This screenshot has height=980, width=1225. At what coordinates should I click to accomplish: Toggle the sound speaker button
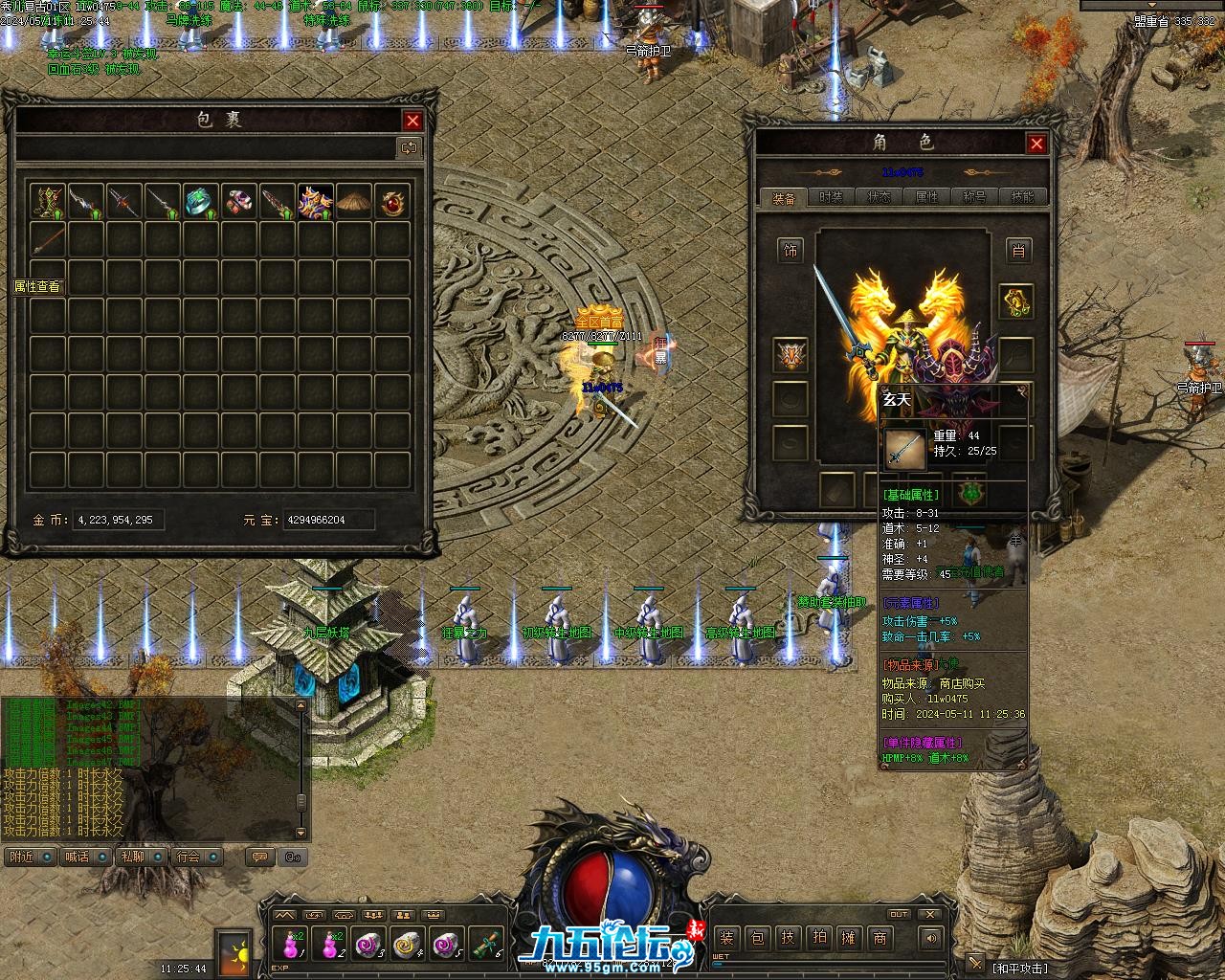931,938
